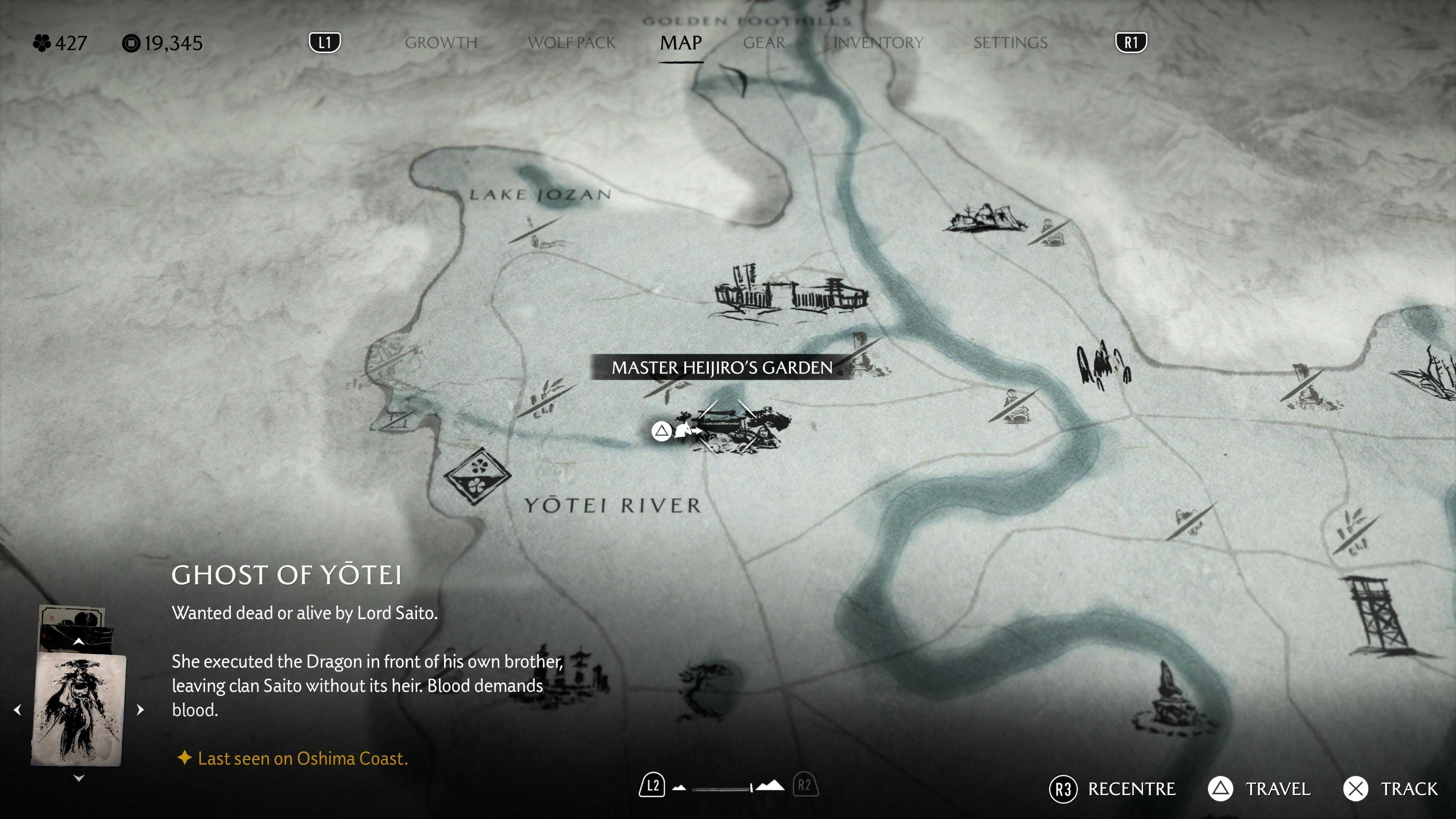Open the Wolf Pack tab

click(x=571, y=43)
